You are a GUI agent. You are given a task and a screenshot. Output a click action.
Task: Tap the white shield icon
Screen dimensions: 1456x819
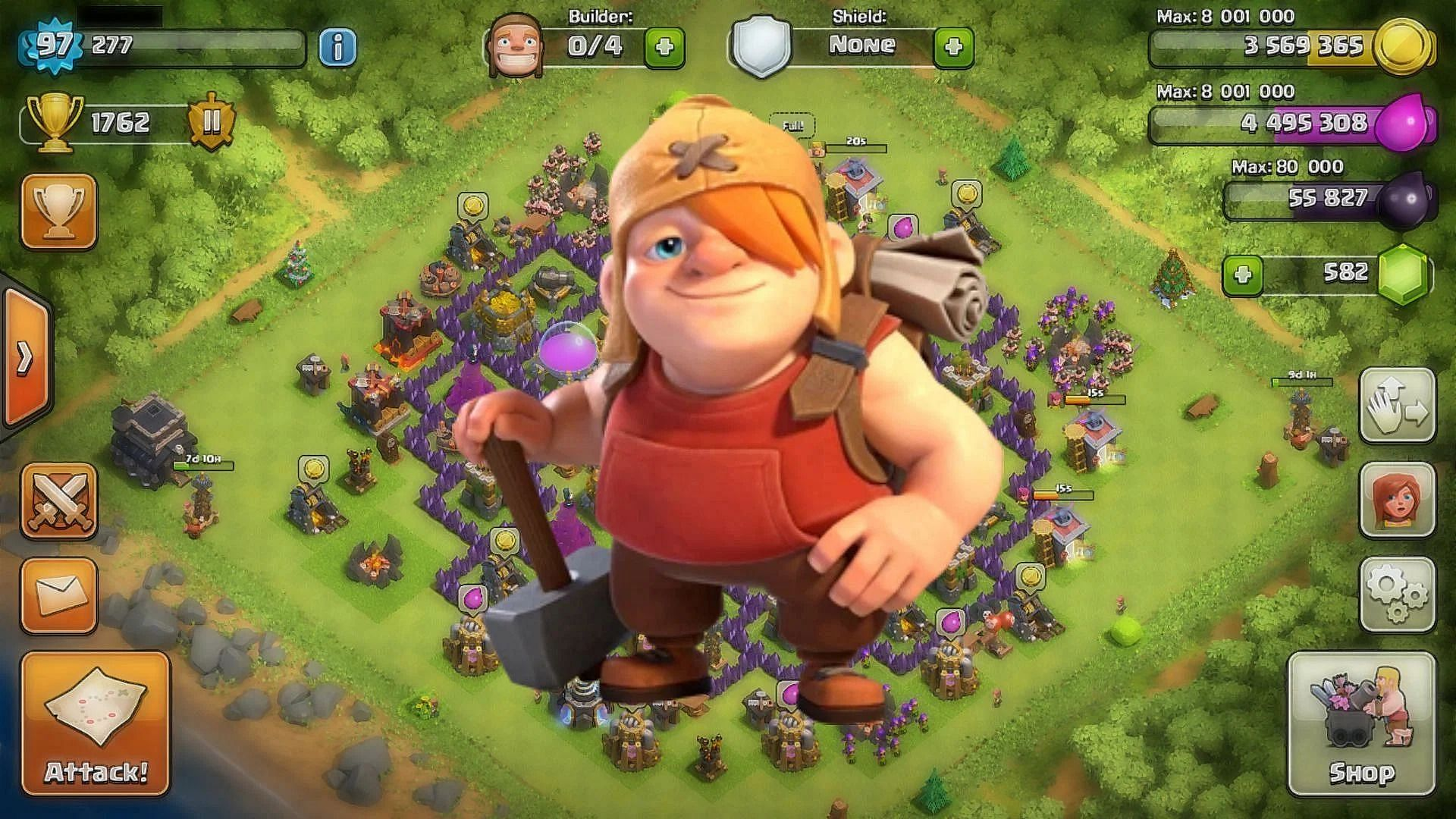point(761,47)
